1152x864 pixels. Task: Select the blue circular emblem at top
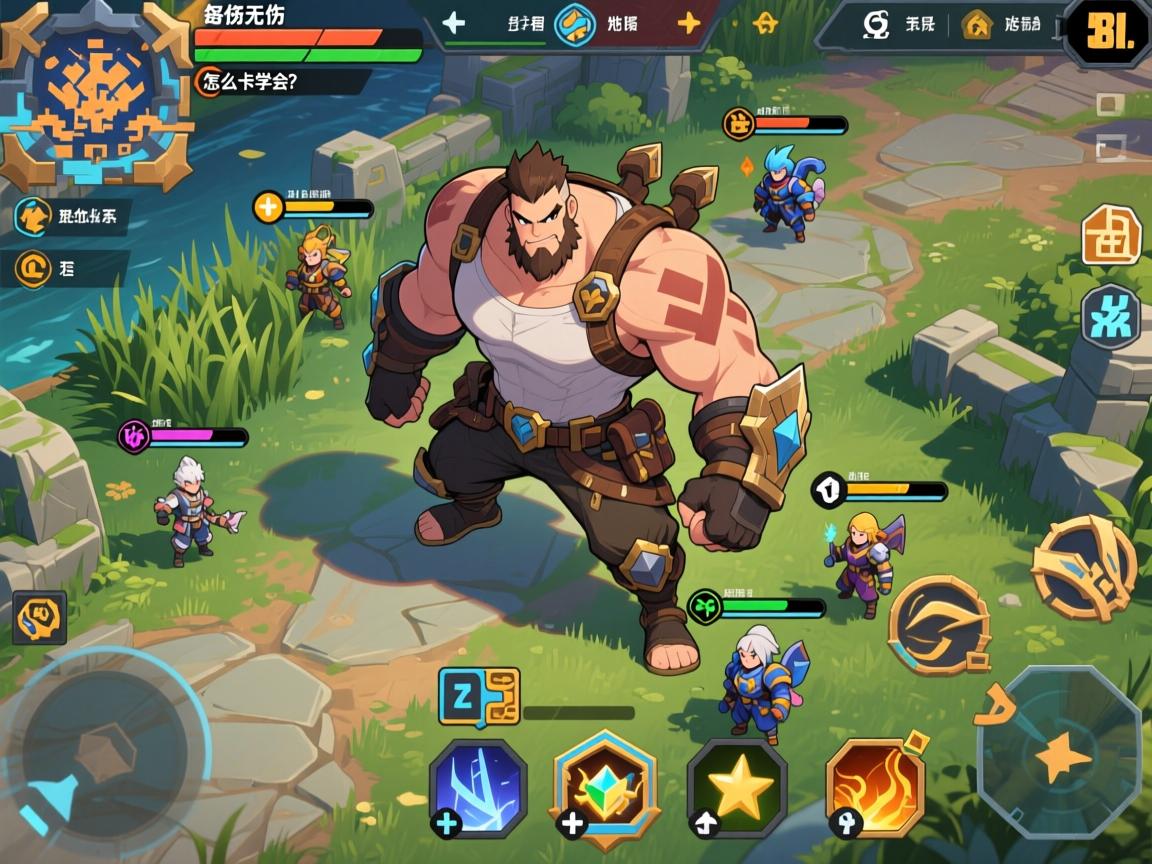pos(576,24)
